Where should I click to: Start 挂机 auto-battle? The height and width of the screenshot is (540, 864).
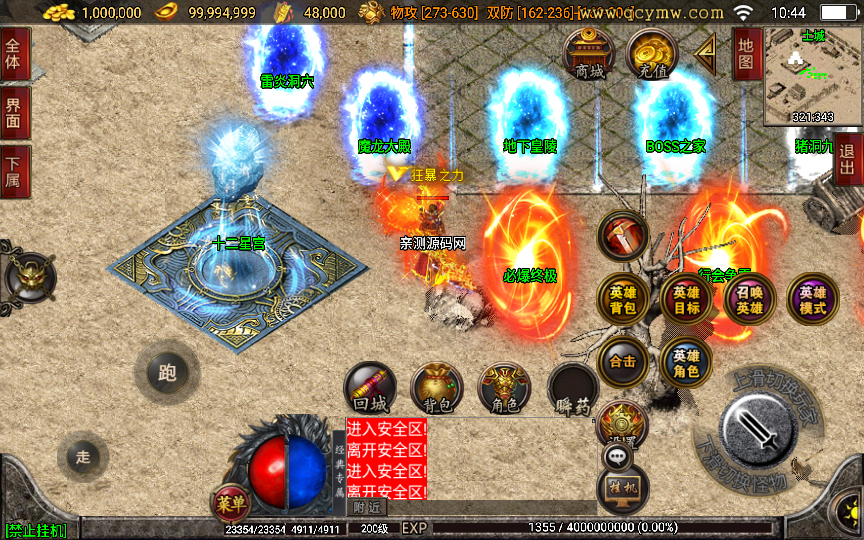(624, 488)
